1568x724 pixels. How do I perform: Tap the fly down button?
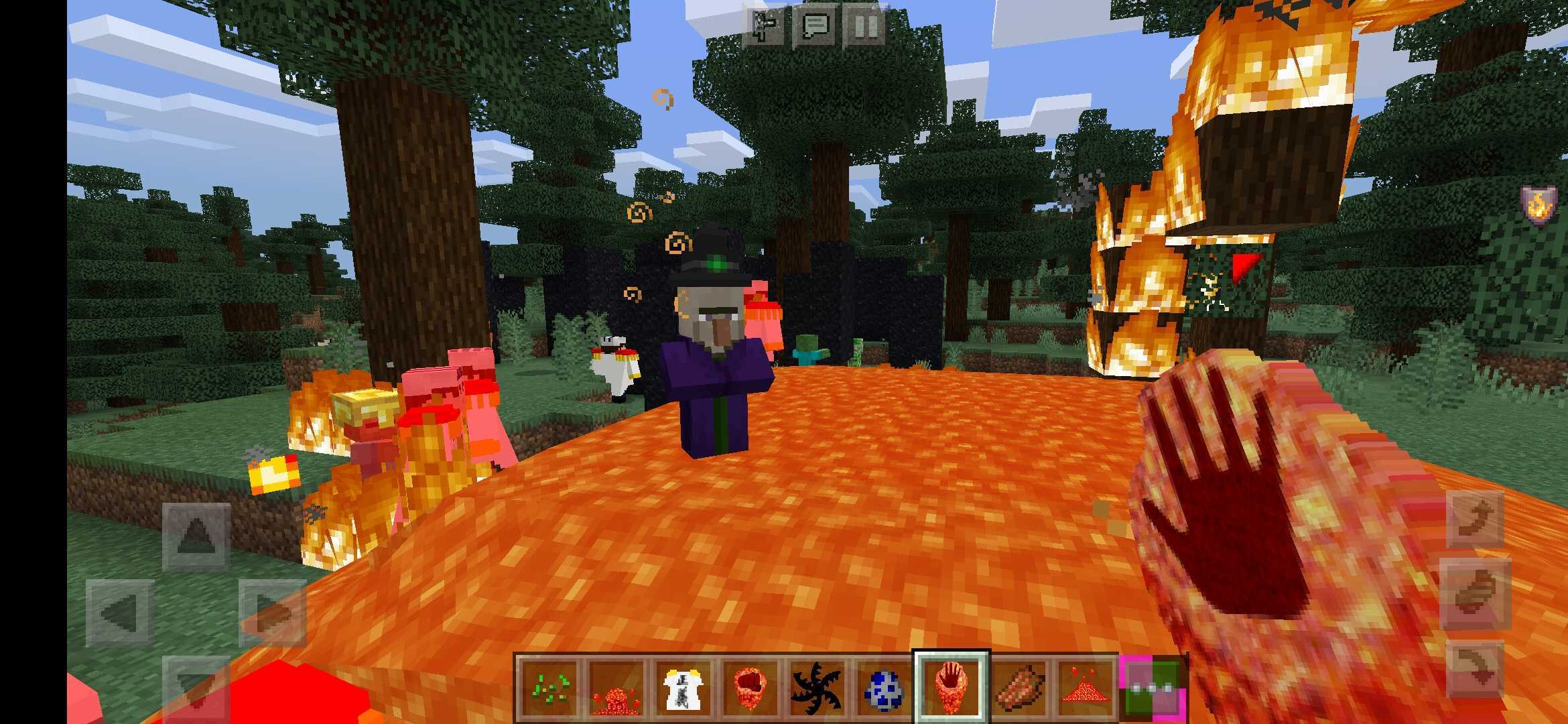(x=1476, y=668)
